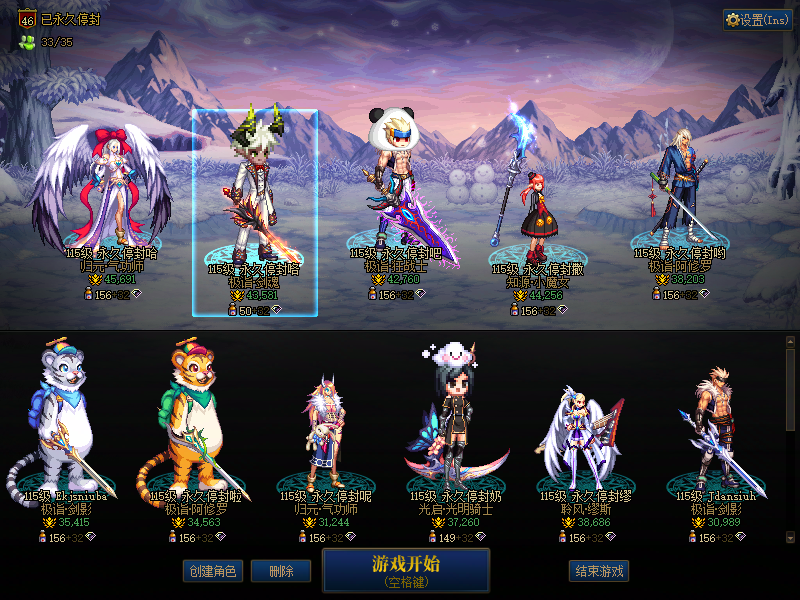Start the game with 游戏开始

coord(406,570)
